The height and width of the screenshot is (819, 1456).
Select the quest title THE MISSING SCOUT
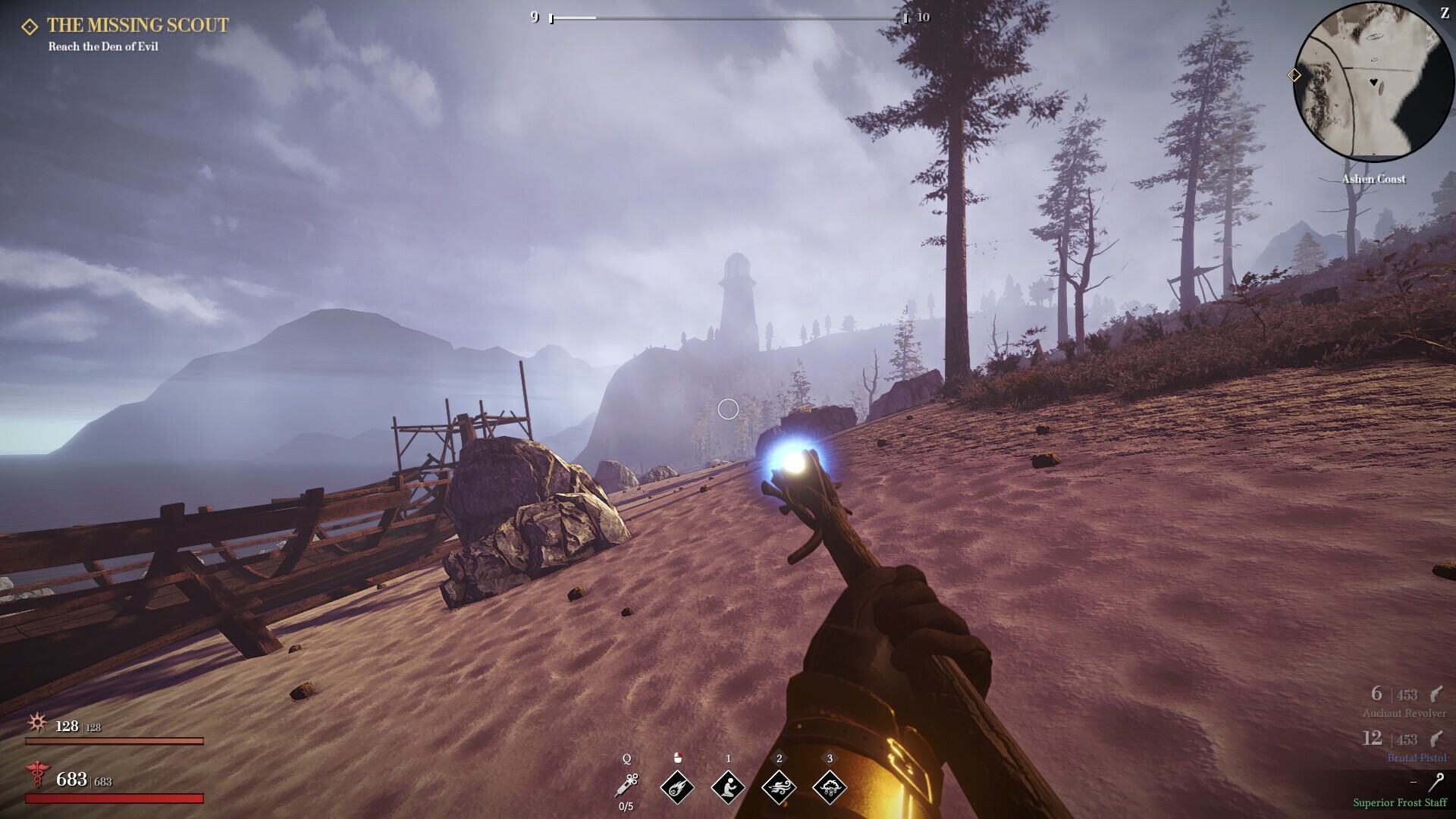pos(136,25)
